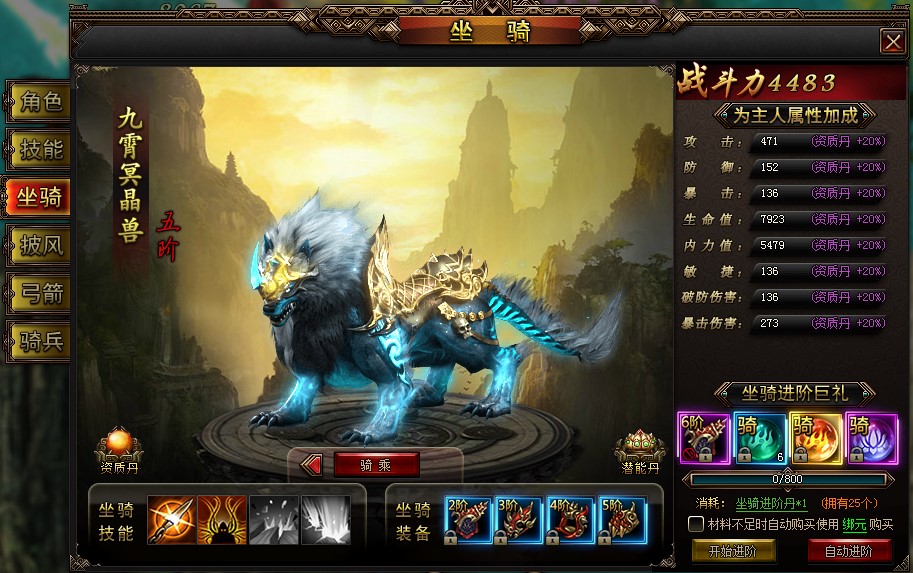Start advancing with 开始进阶 button
Image resolution: width=913 pixels, height=573 pixels.
(732, 551)
